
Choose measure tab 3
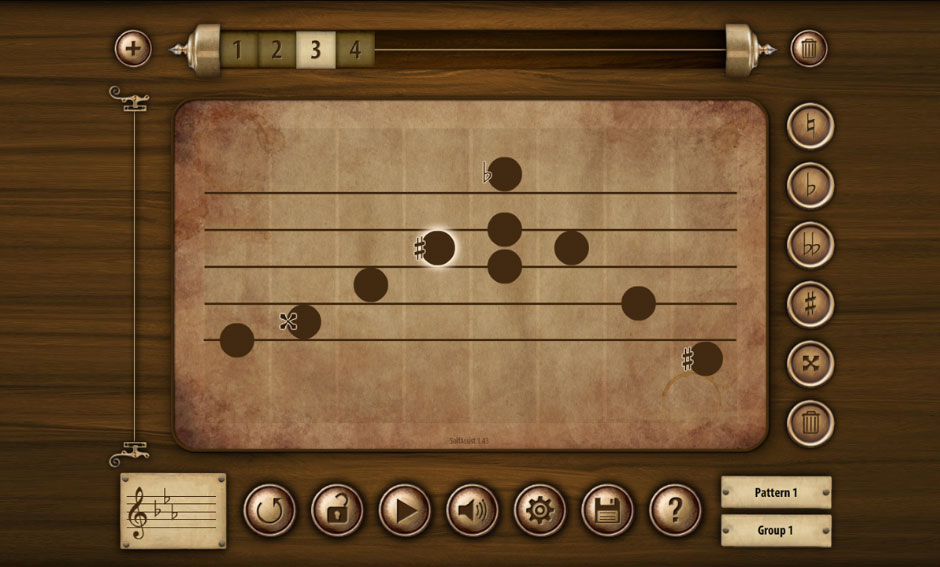click(x=315, y=49)
